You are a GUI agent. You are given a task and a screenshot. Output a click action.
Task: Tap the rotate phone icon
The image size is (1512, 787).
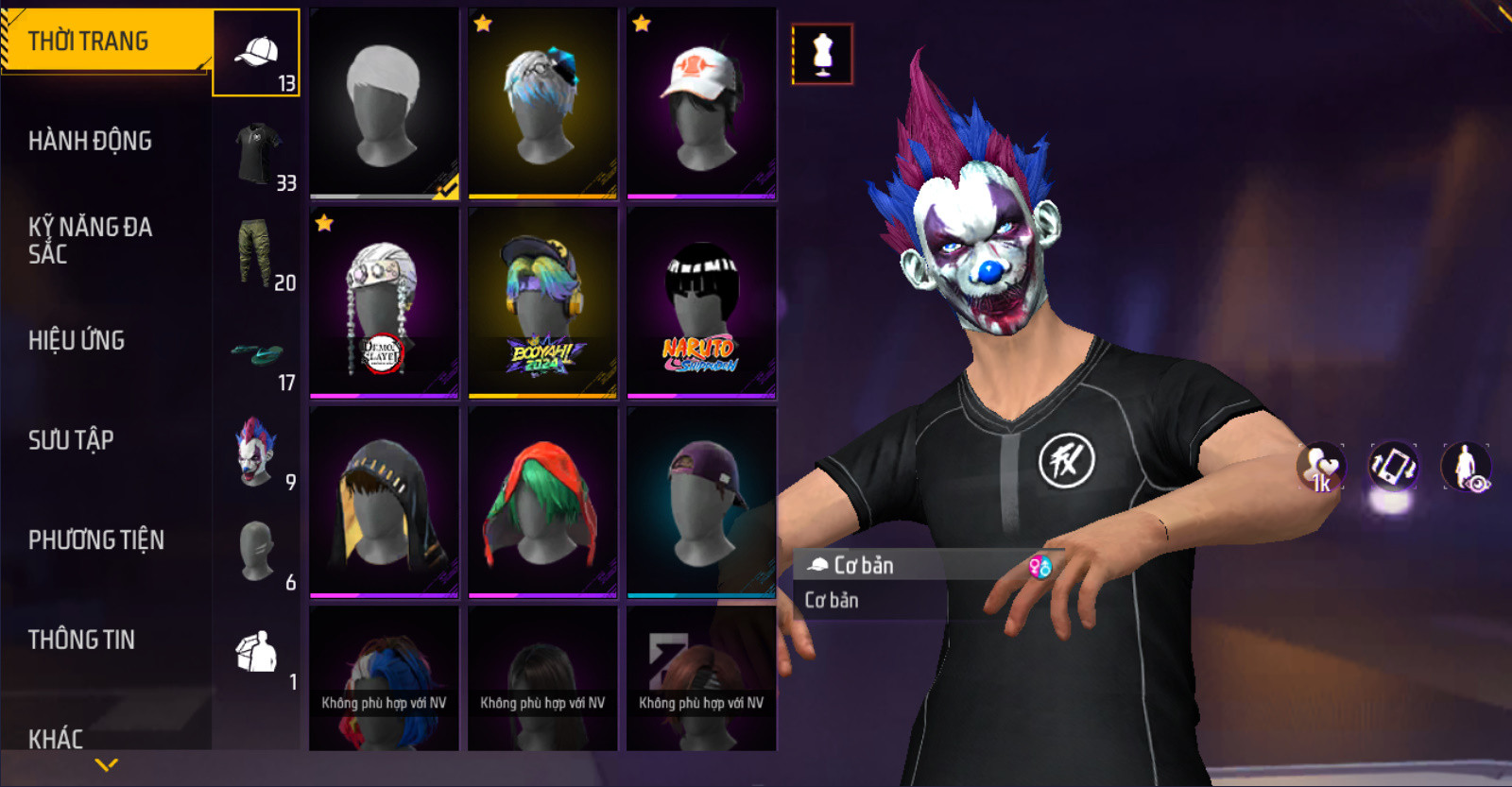[1393, 466]
